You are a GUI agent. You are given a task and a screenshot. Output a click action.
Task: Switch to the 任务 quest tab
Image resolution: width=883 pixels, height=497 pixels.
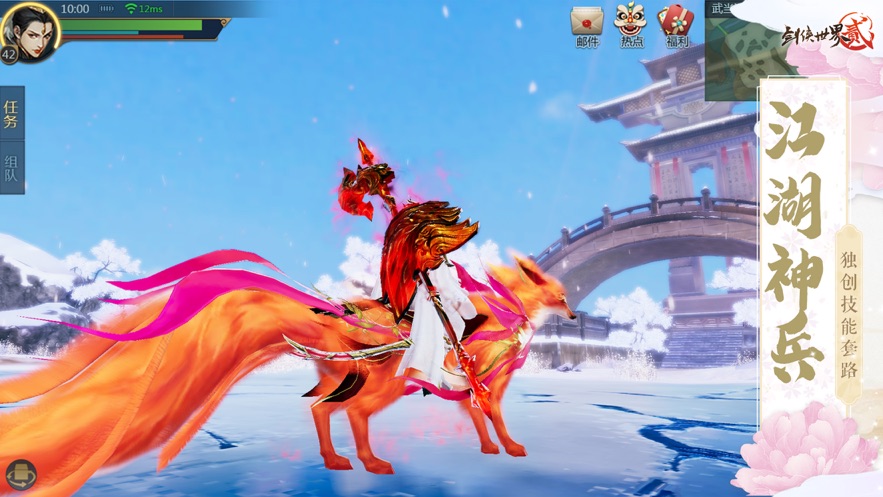[11, 114]
